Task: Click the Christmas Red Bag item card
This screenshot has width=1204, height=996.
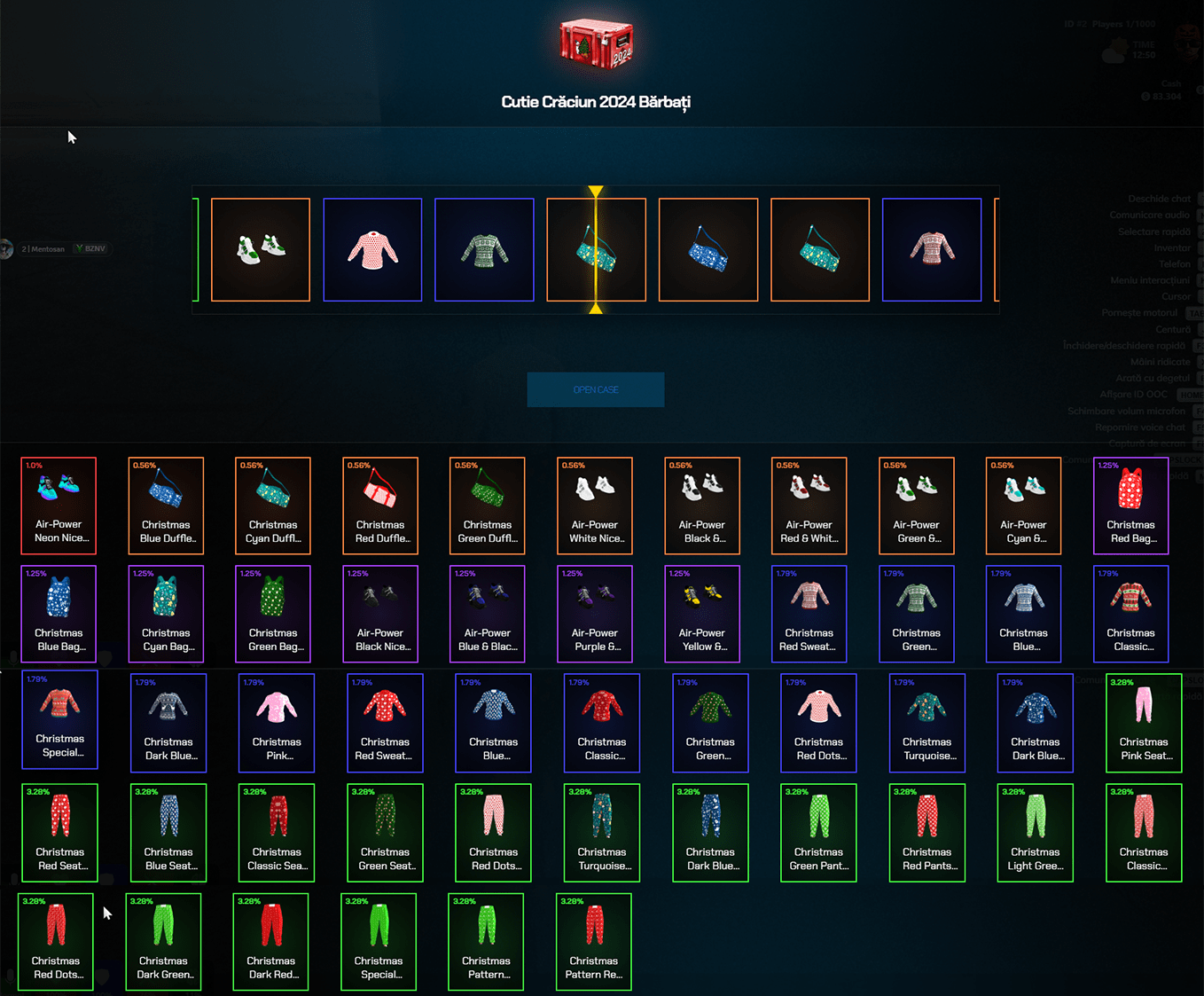Action: (x=1130, y=506)
